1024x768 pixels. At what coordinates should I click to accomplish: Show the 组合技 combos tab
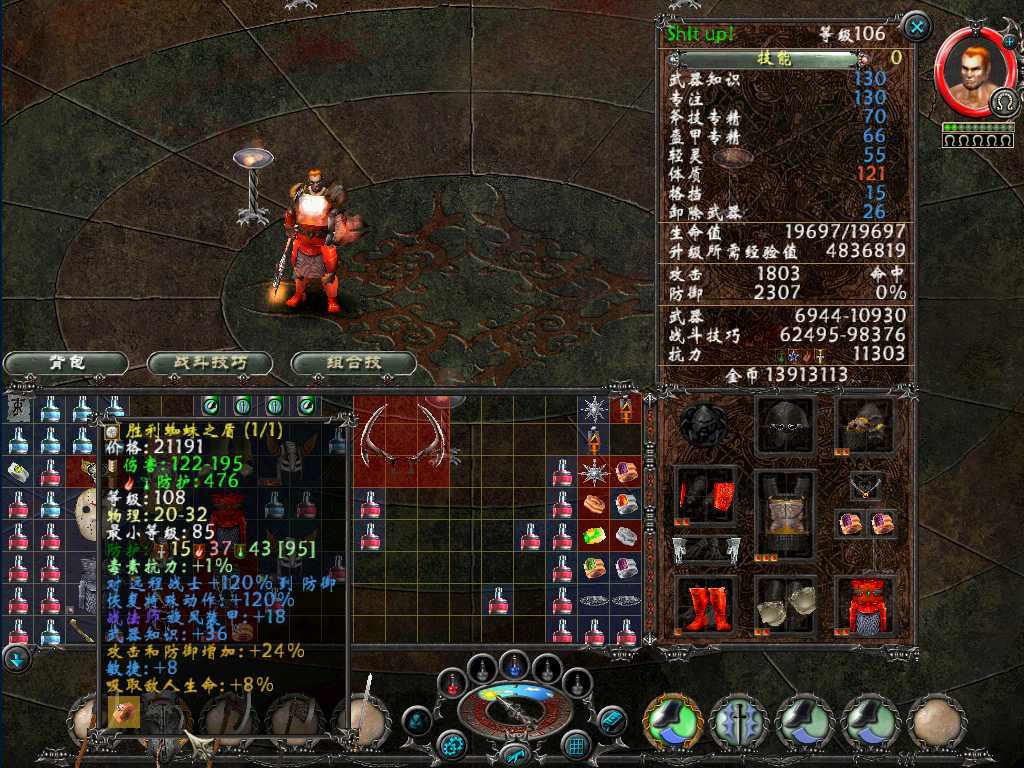[354, 363]
